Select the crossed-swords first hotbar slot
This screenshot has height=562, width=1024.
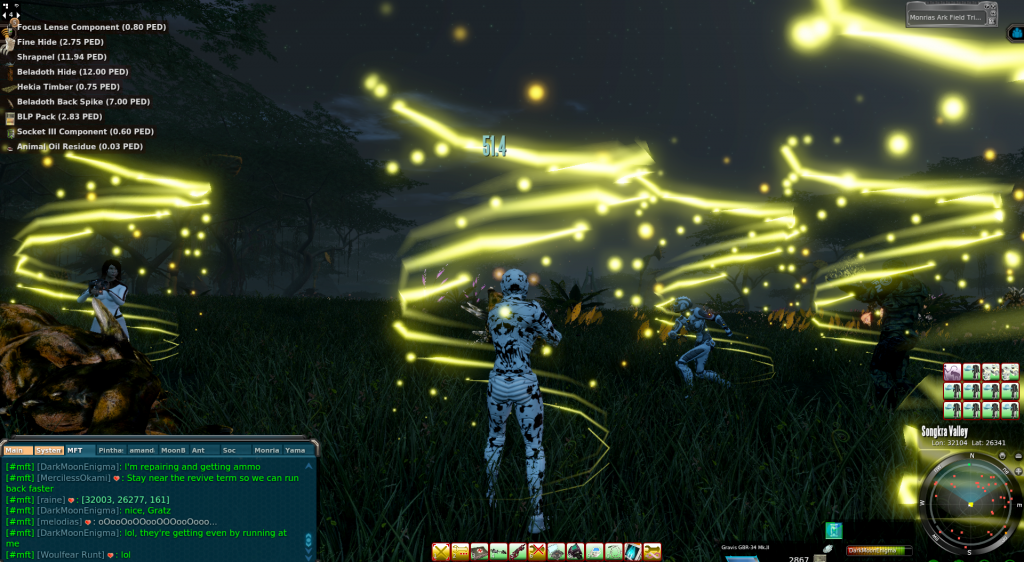[x=441, y=551]
